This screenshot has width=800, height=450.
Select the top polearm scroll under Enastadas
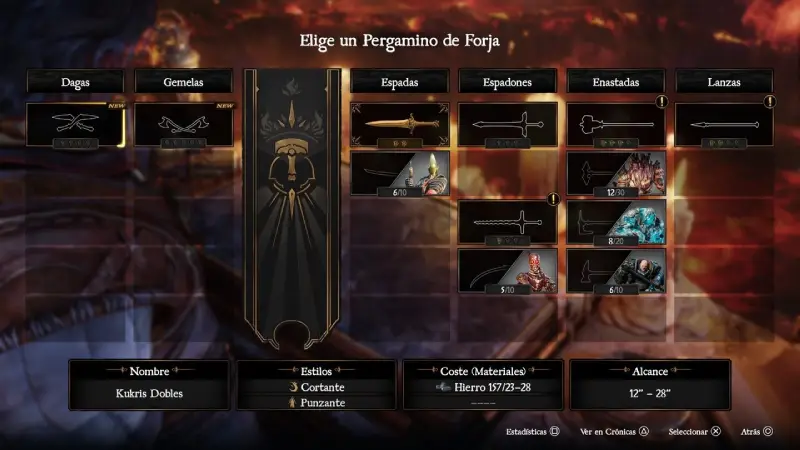[x=616, y=125]
